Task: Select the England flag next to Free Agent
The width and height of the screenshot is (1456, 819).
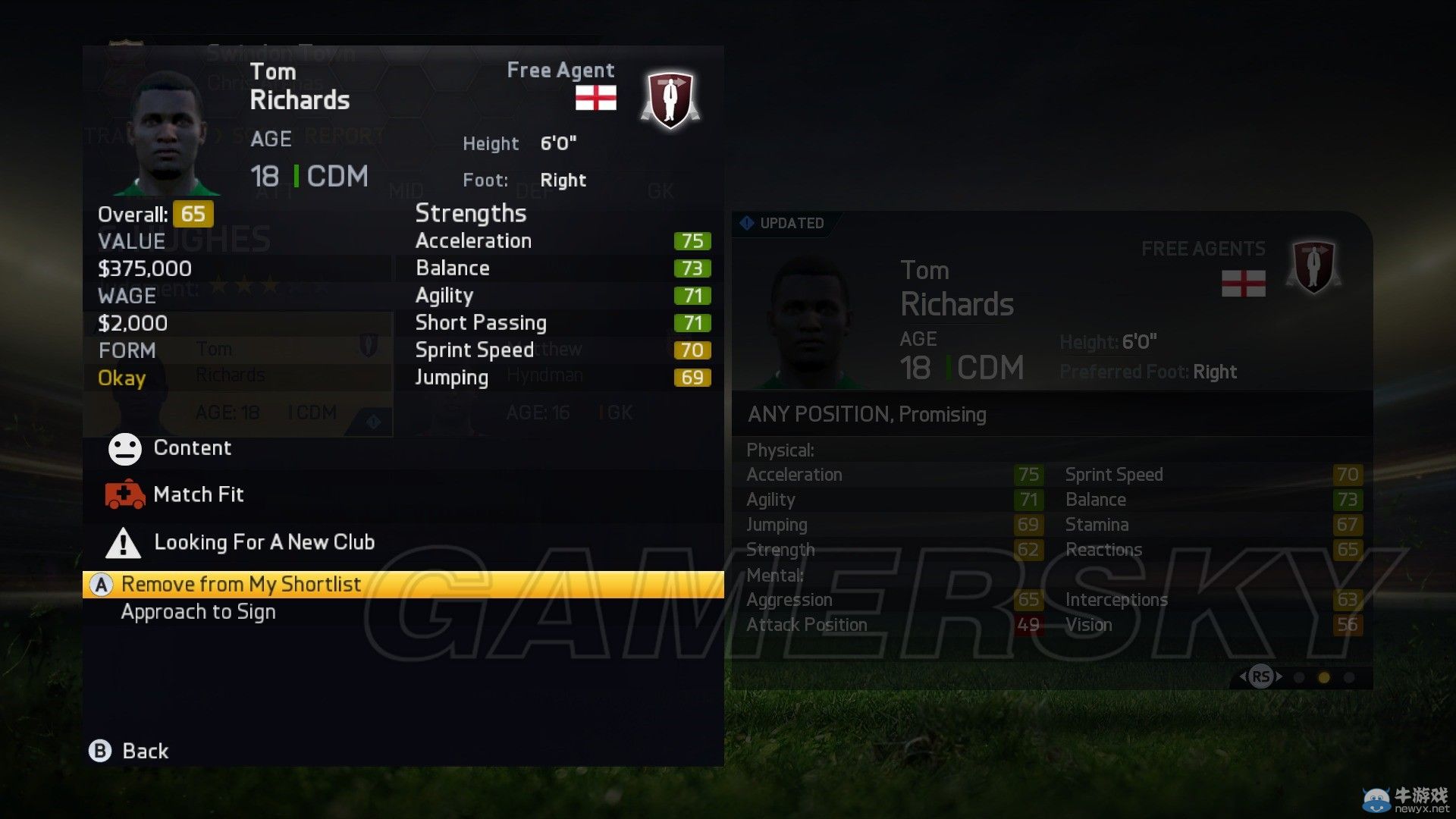Action: coord(596,99)
